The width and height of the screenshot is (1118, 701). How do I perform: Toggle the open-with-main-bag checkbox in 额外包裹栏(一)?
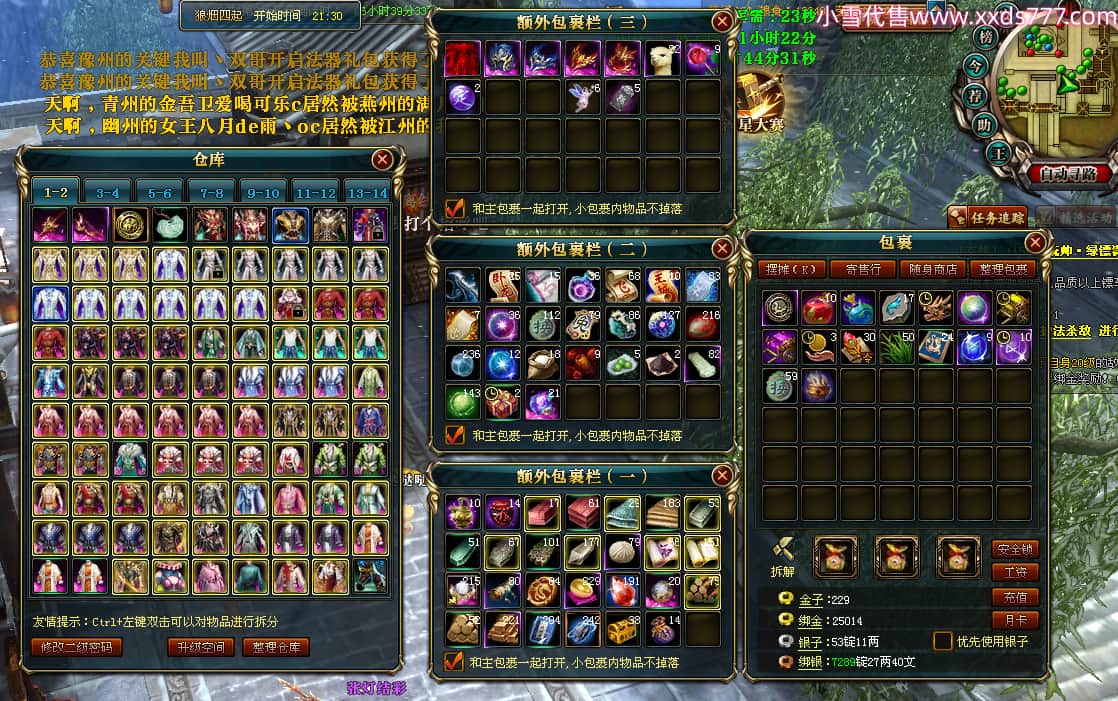455,661
